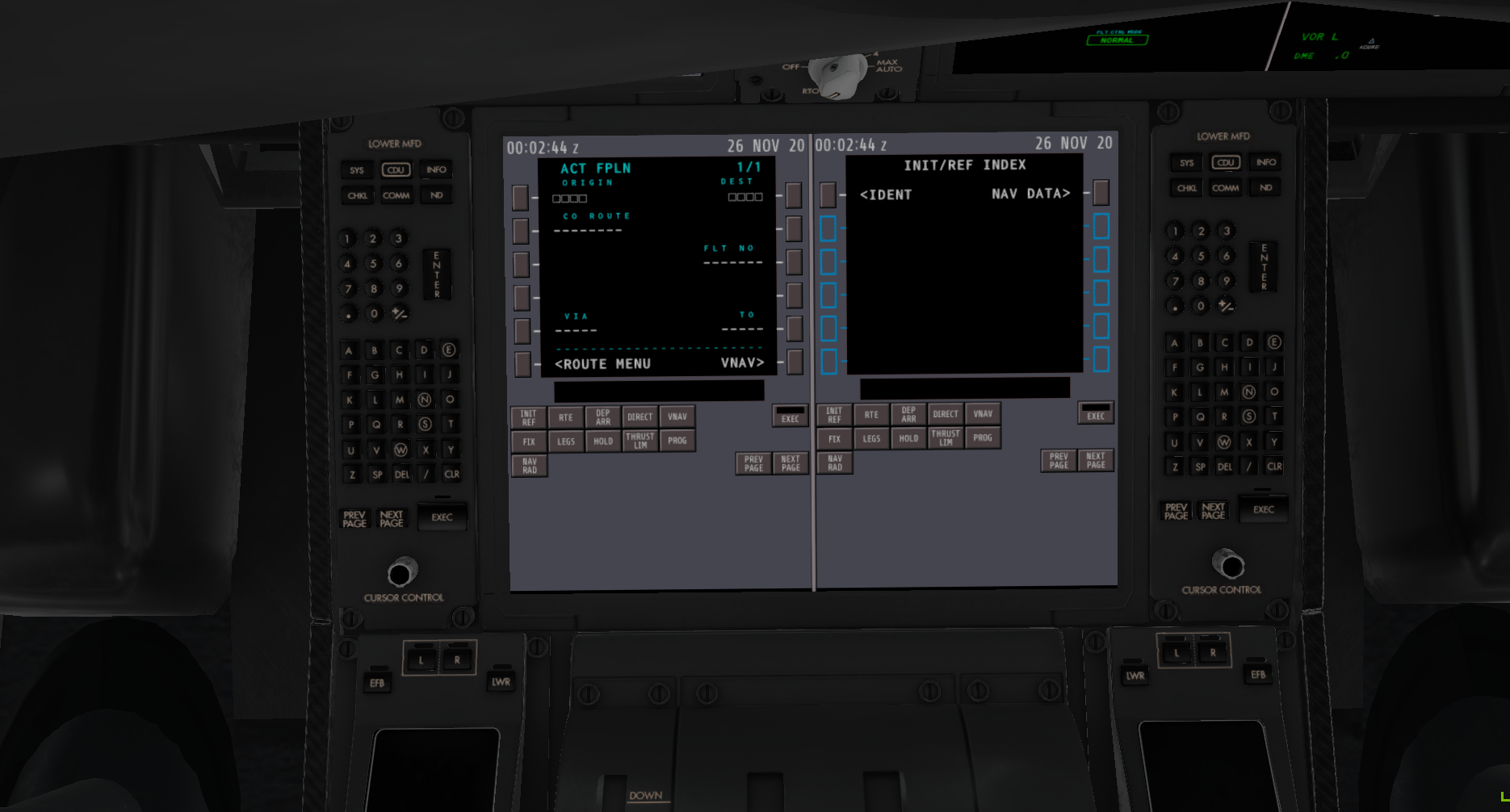Toggle the CHKL display on right panel
The width and height of the screenshot is (1510, 812).
click(1185, 187)
